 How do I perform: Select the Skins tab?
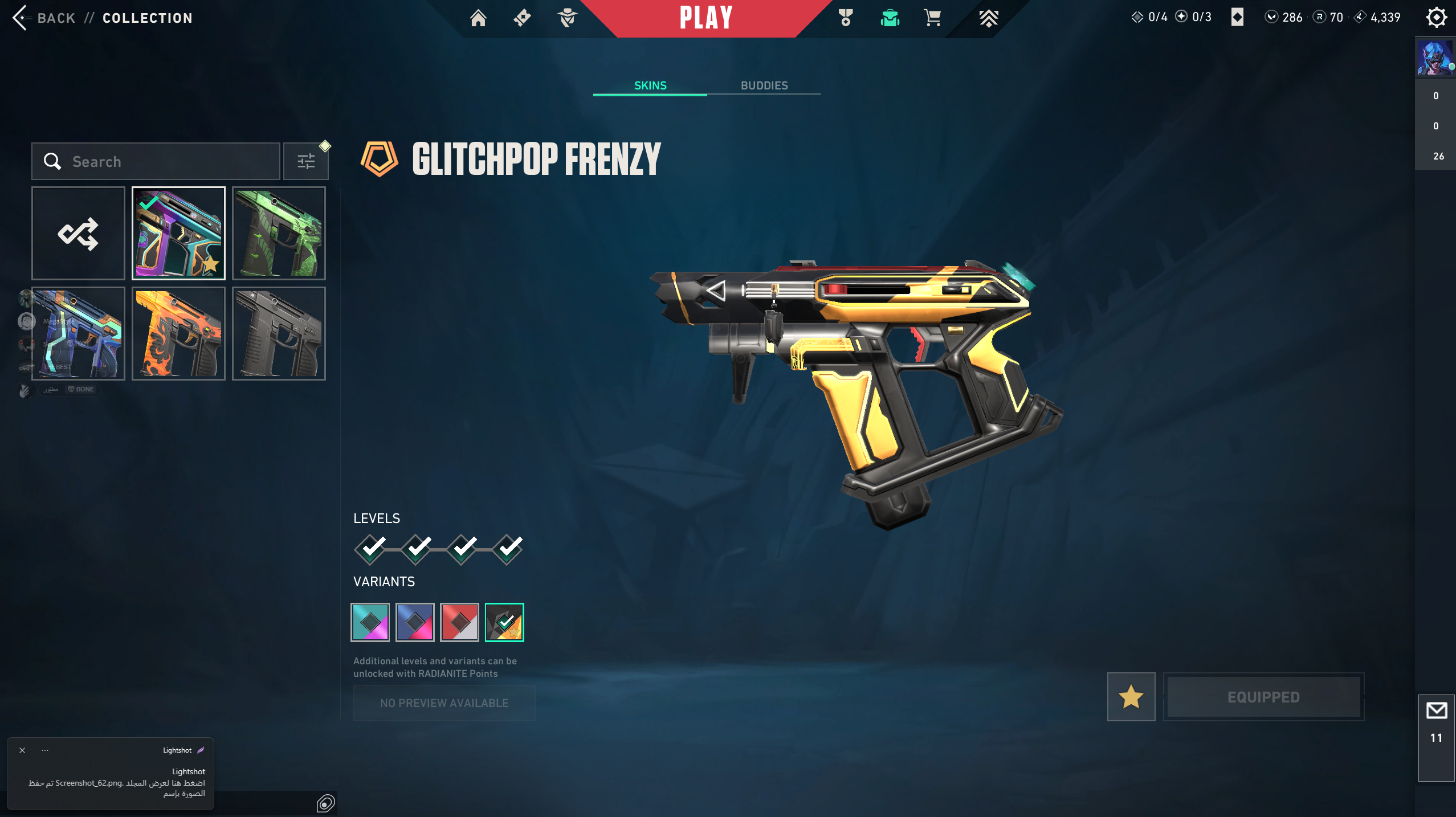click(x=650, y=85)
